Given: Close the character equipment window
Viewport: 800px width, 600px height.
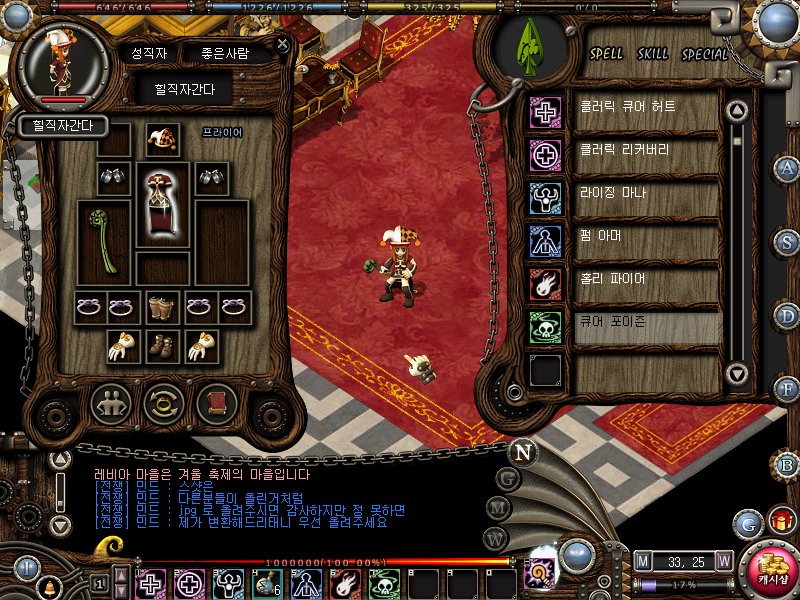Looking at the screenshot, I should click(x=283, y=44).
